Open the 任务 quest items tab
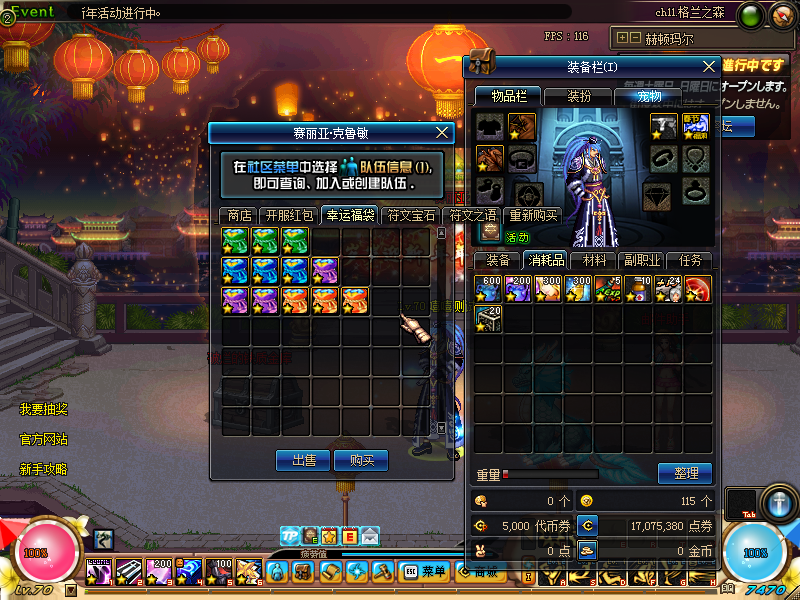Viewport: 800px width, 600px height. (690, 260)
